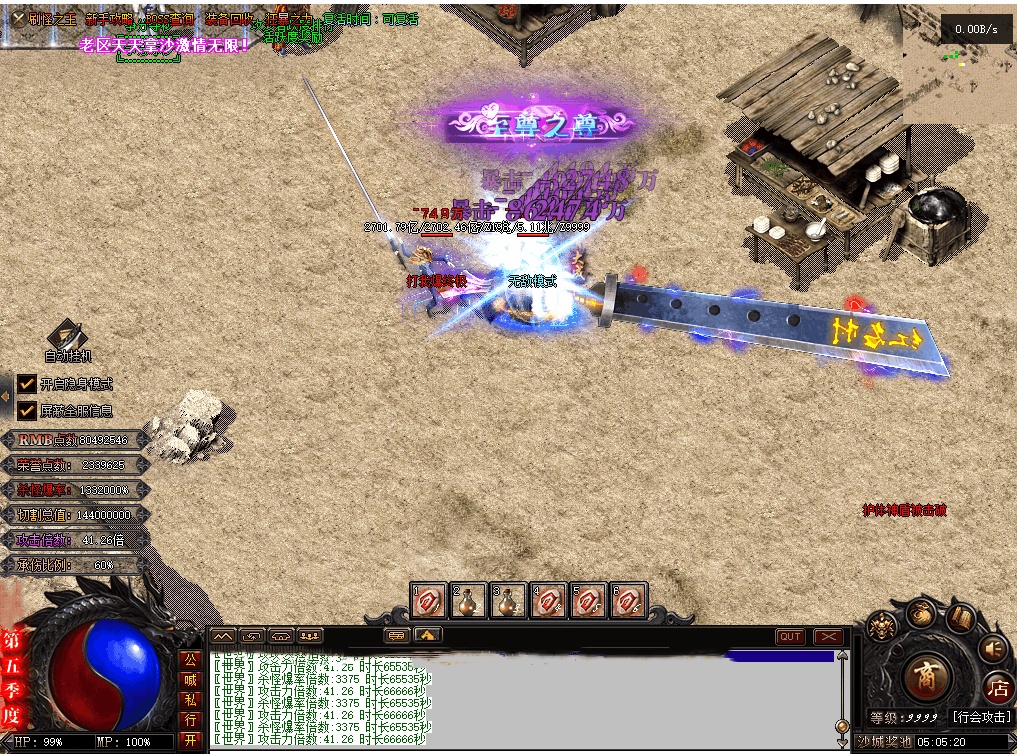Image resolution: width=1017 pixels, height=754 pixels.
Task: Toggle the 屏蔽全服信息 checkbox
Action: click(x=27, y=410)
